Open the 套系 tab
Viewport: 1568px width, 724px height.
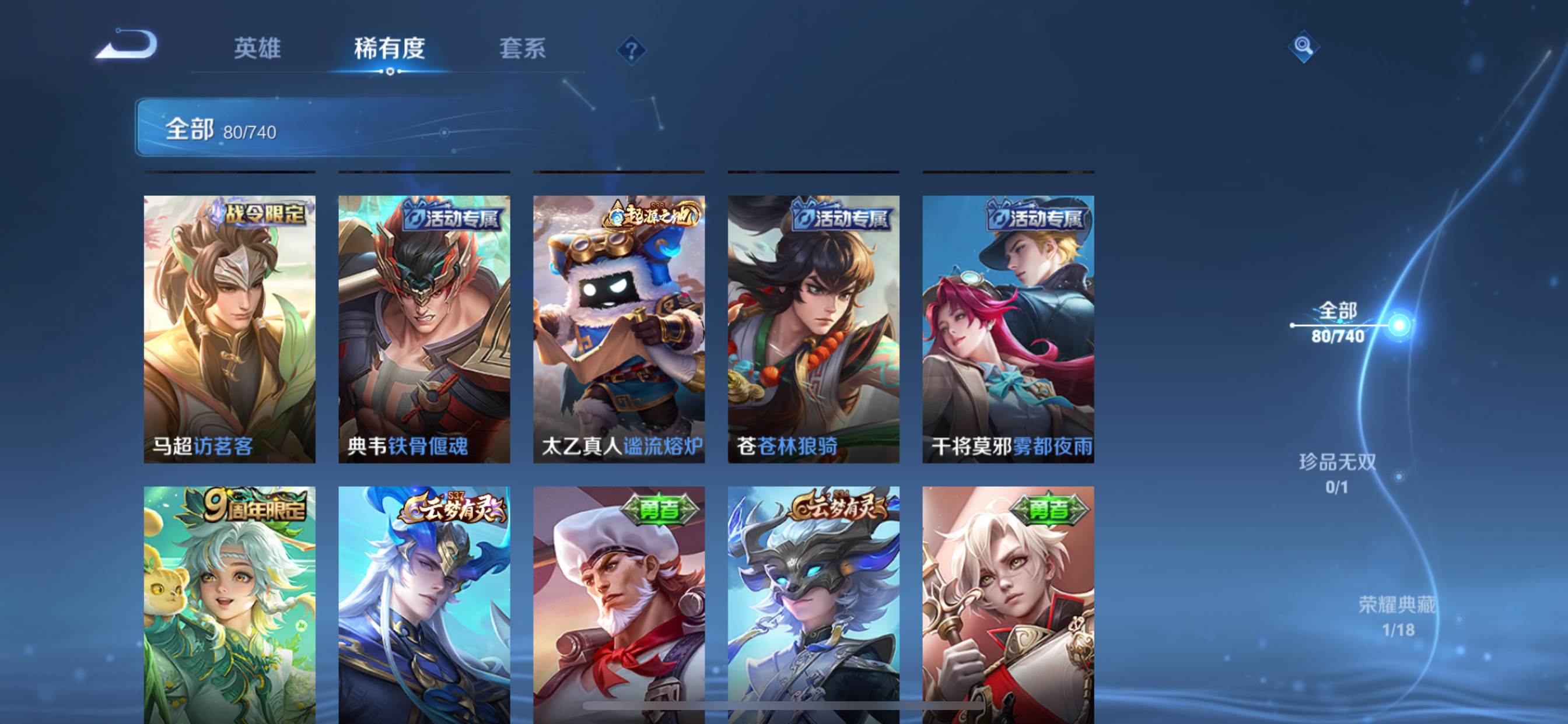tap(522, 48)
